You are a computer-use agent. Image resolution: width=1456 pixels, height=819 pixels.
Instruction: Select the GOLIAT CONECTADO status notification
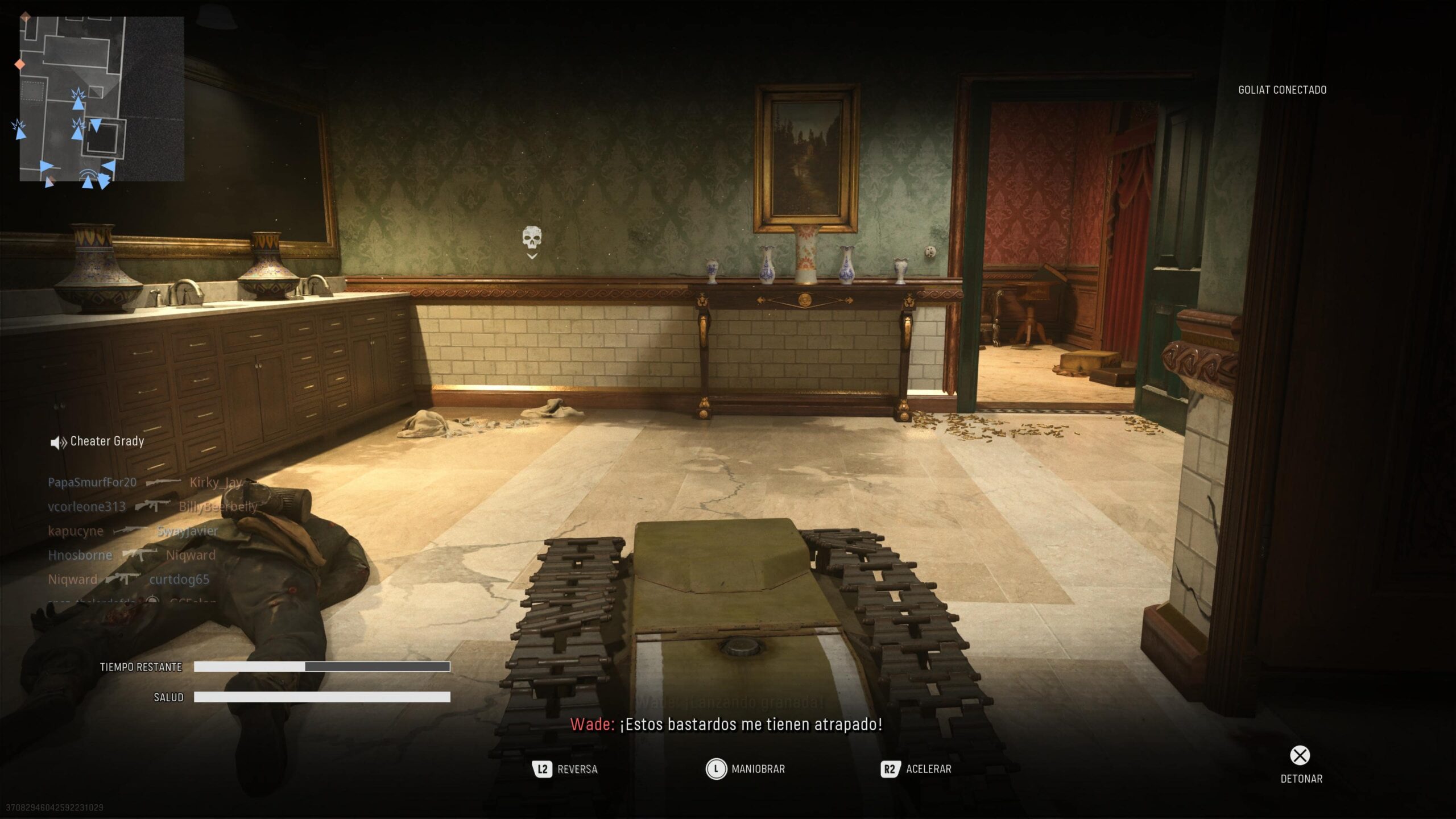click(x=1283, y=89)
